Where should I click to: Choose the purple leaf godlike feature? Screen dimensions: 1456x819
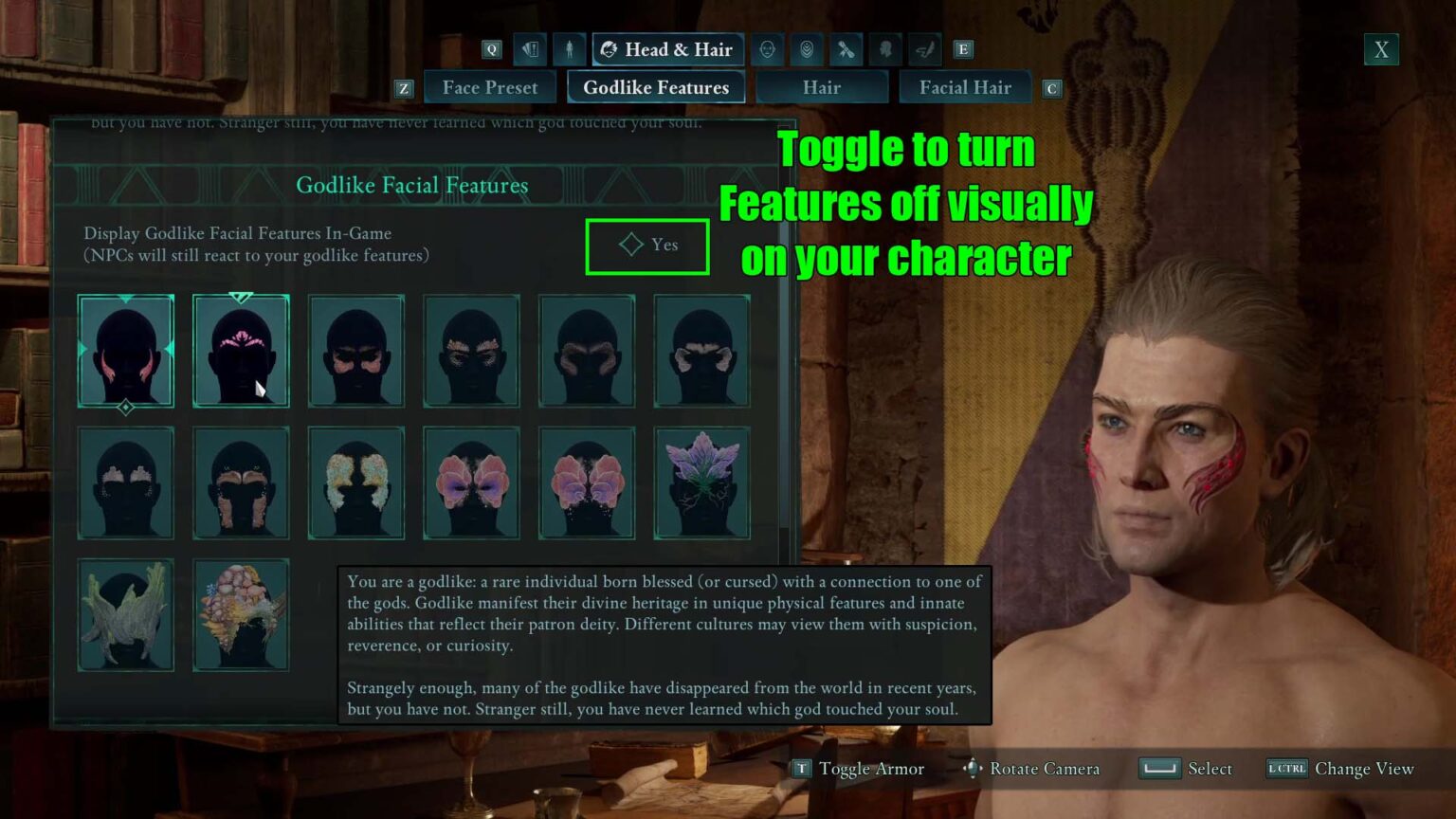click(701, 483)
